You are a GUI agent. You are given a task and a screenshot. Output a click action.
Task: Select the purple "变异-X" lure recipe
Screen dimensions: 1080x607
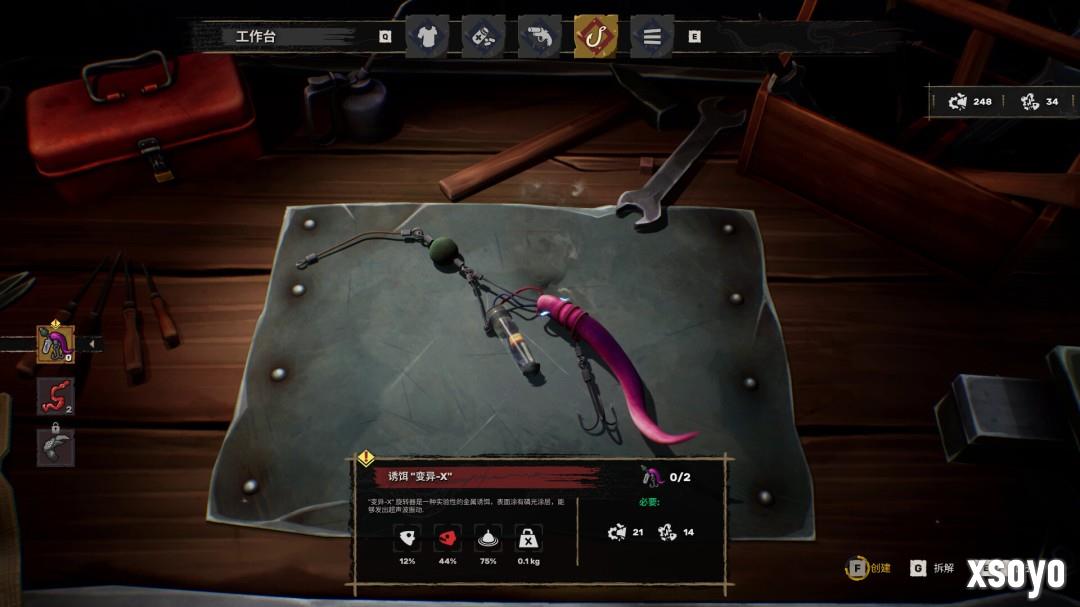pyautogui.click(x=56, y=344)
